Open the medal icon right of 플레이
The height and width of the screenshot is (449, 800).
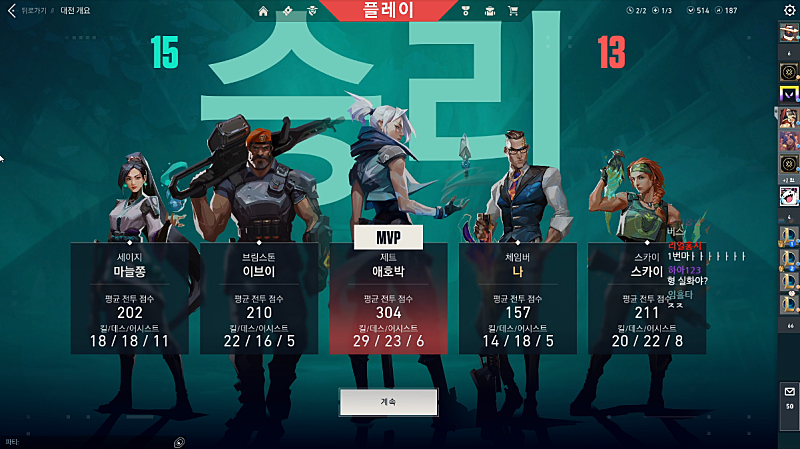(x=465, y=11)
